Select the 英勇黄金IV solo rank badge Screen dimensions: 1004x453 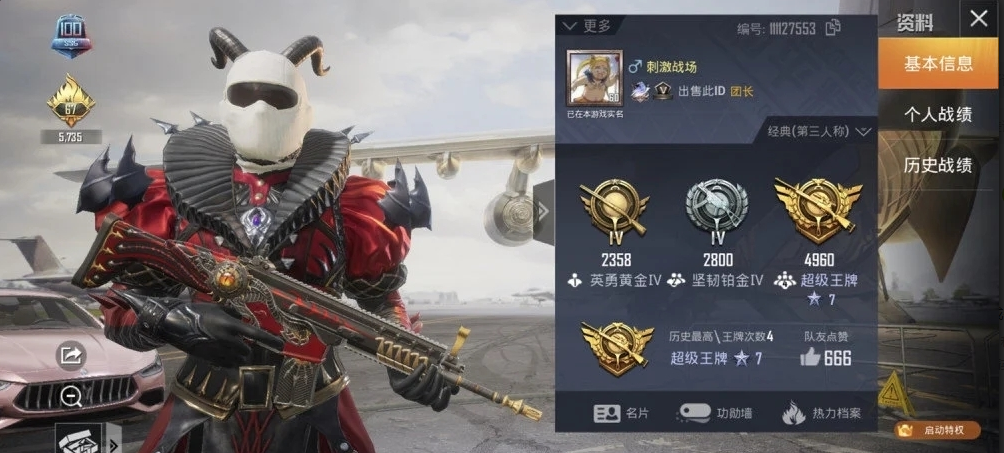coord(615,210)
